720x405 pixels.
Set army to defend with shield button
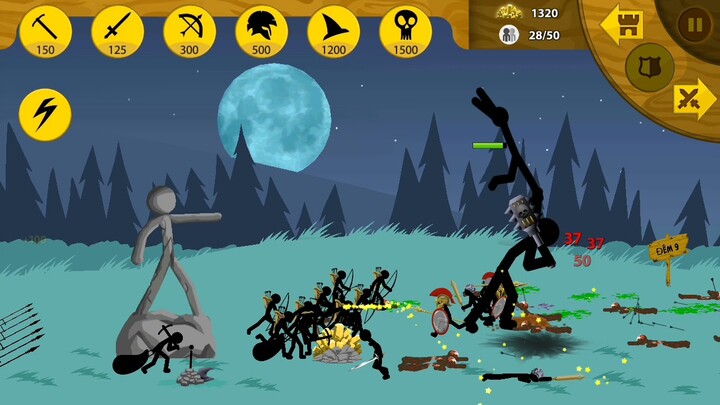coord(649,67)
